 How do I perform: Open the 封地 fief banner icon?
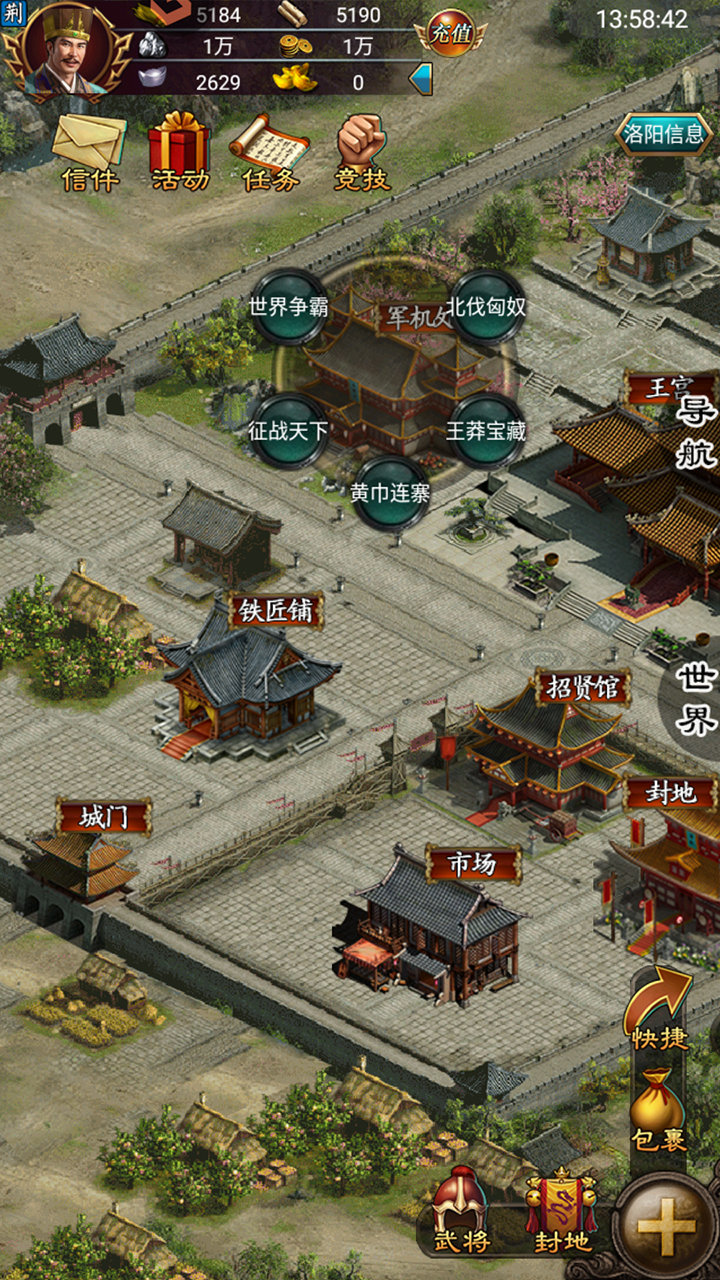point(561,1212)
